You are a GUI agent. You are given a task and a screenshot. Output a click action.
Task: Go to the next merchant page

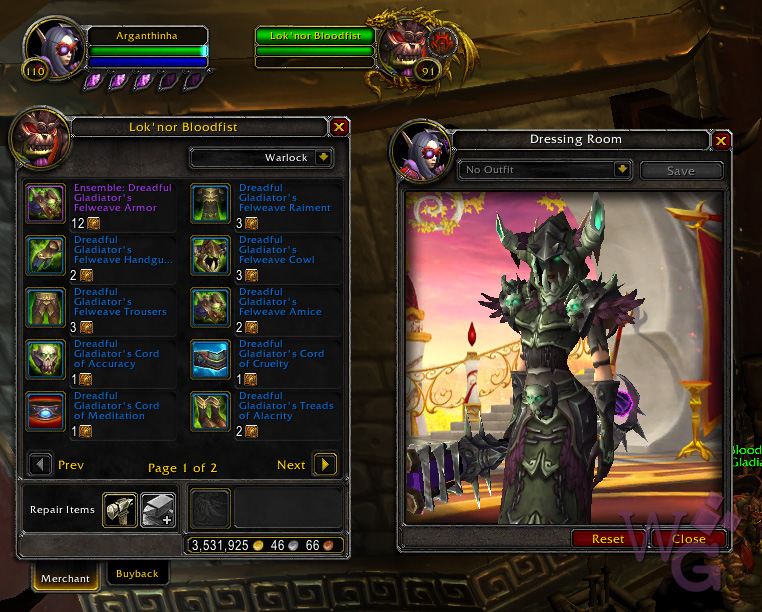tap(324, 465)
